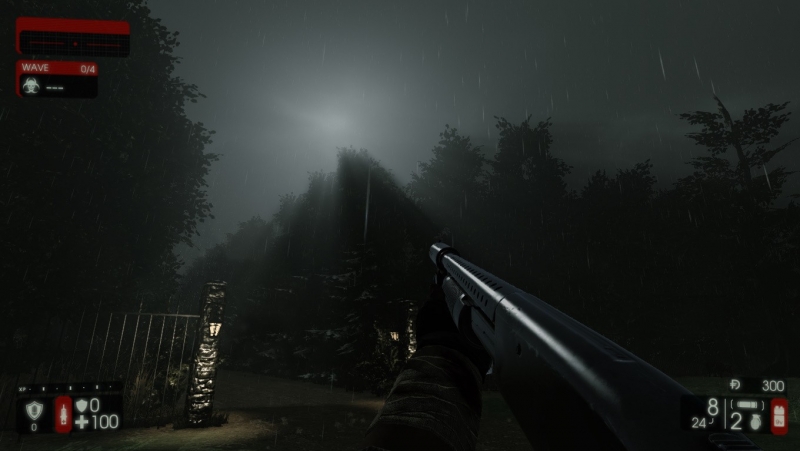The height and width of the screenshot is (451, 800).
Task: Click the red compass tracker panel
Action: [x=73, y=38]
